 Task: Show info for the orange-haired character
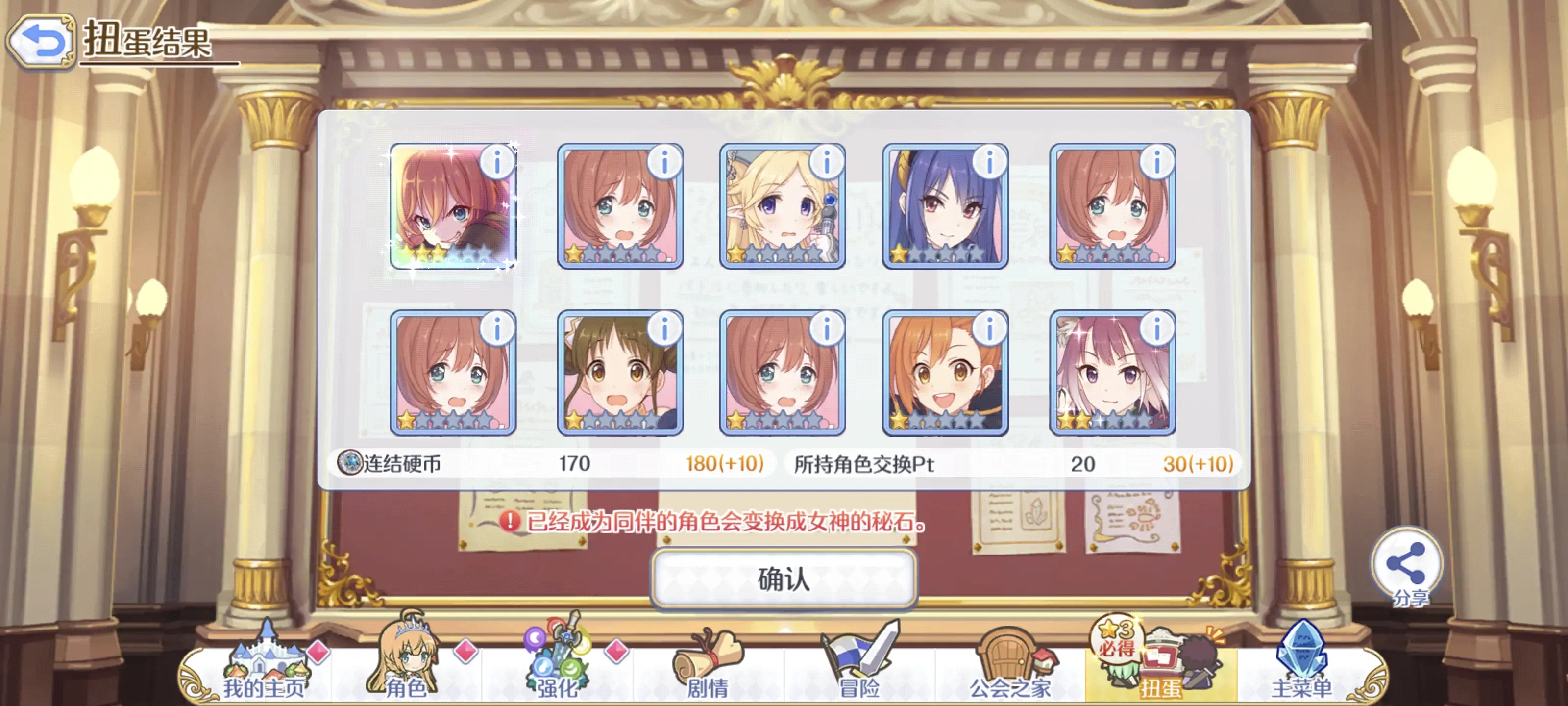pos(989,329)
